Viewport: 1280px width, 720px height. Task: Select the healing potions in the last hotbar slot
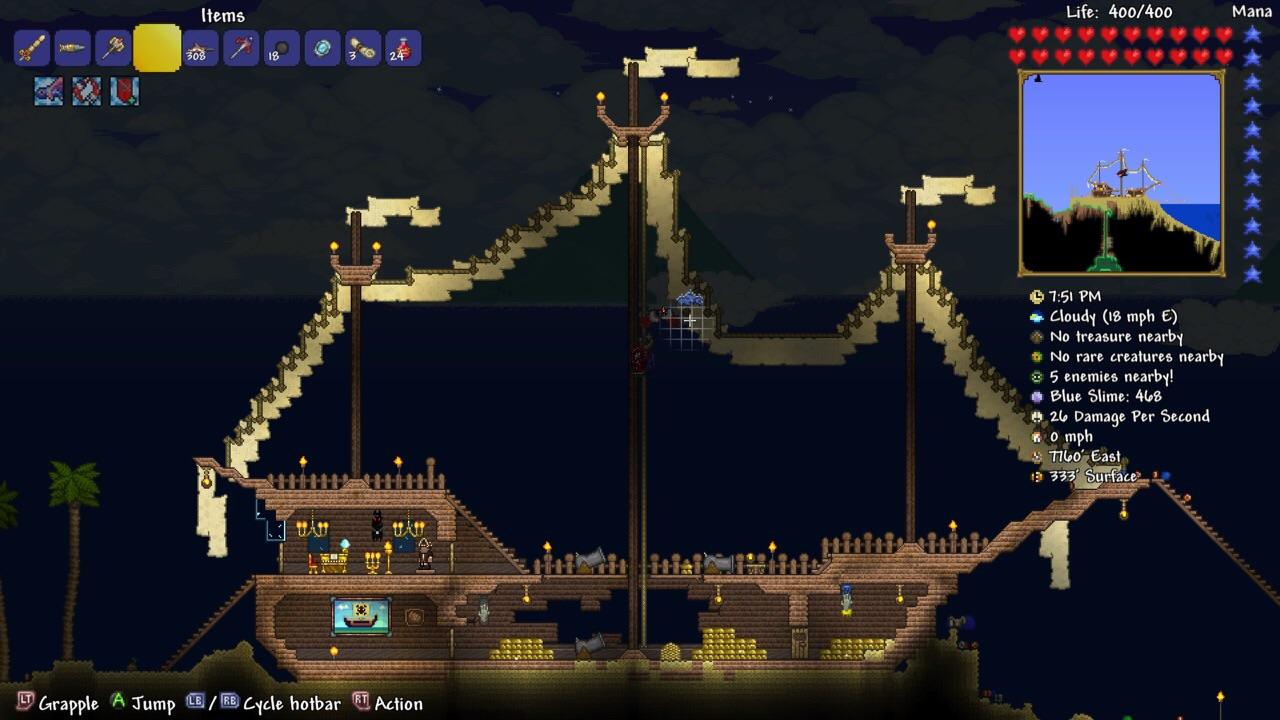pos(401,48)
